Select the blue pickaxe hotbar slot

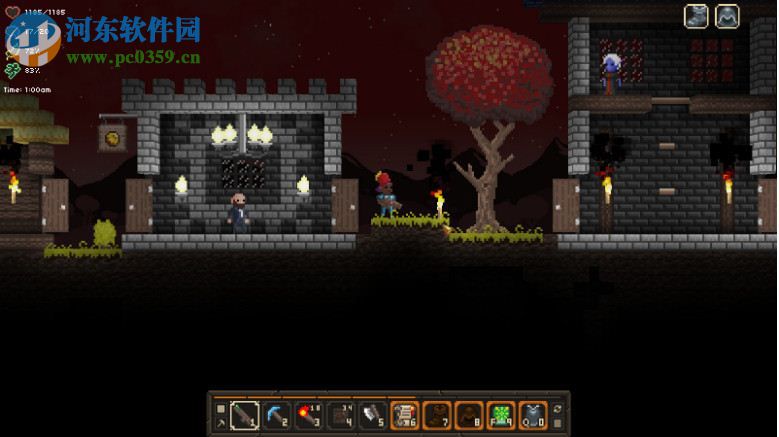(x=277, y=414)
